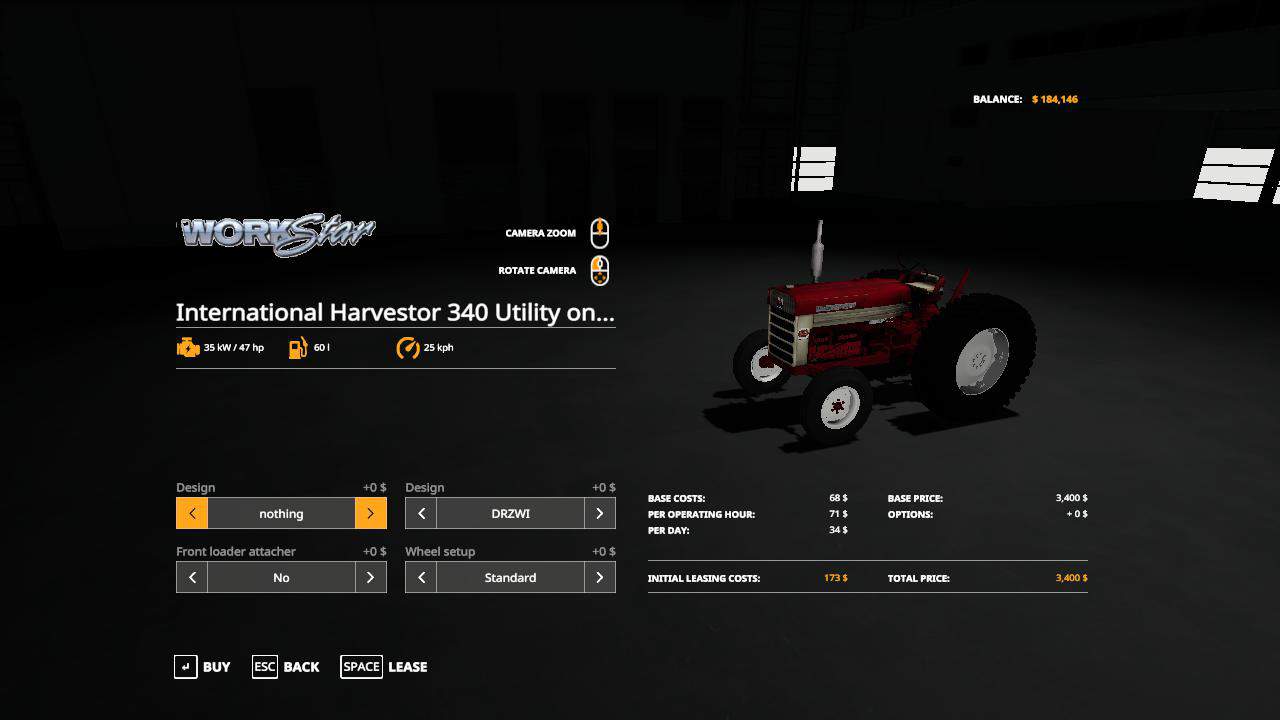Select previous value for the 'nothing' design option
The width and height of the screenshot is (1280, 720).
(x=192, y=514)
